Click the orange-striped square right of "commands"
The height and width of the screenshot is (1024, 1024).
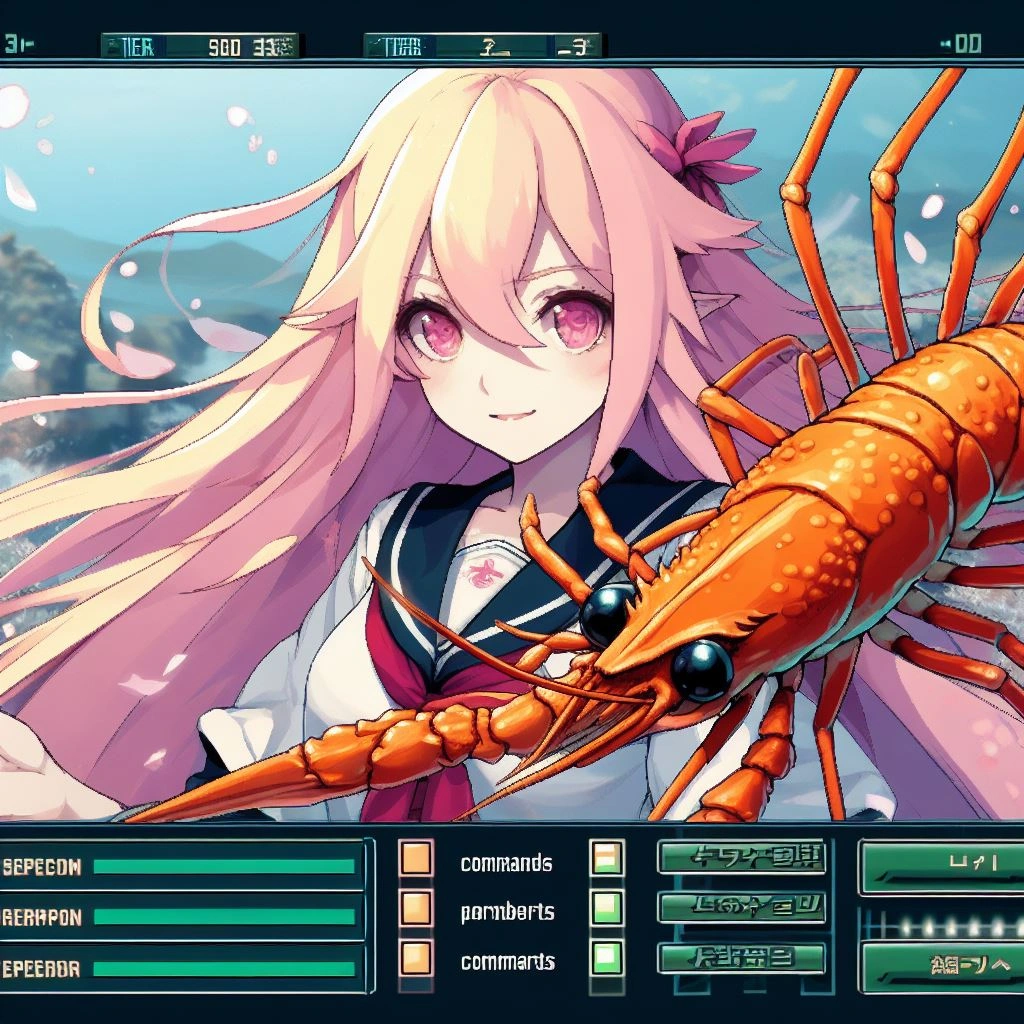607,858
